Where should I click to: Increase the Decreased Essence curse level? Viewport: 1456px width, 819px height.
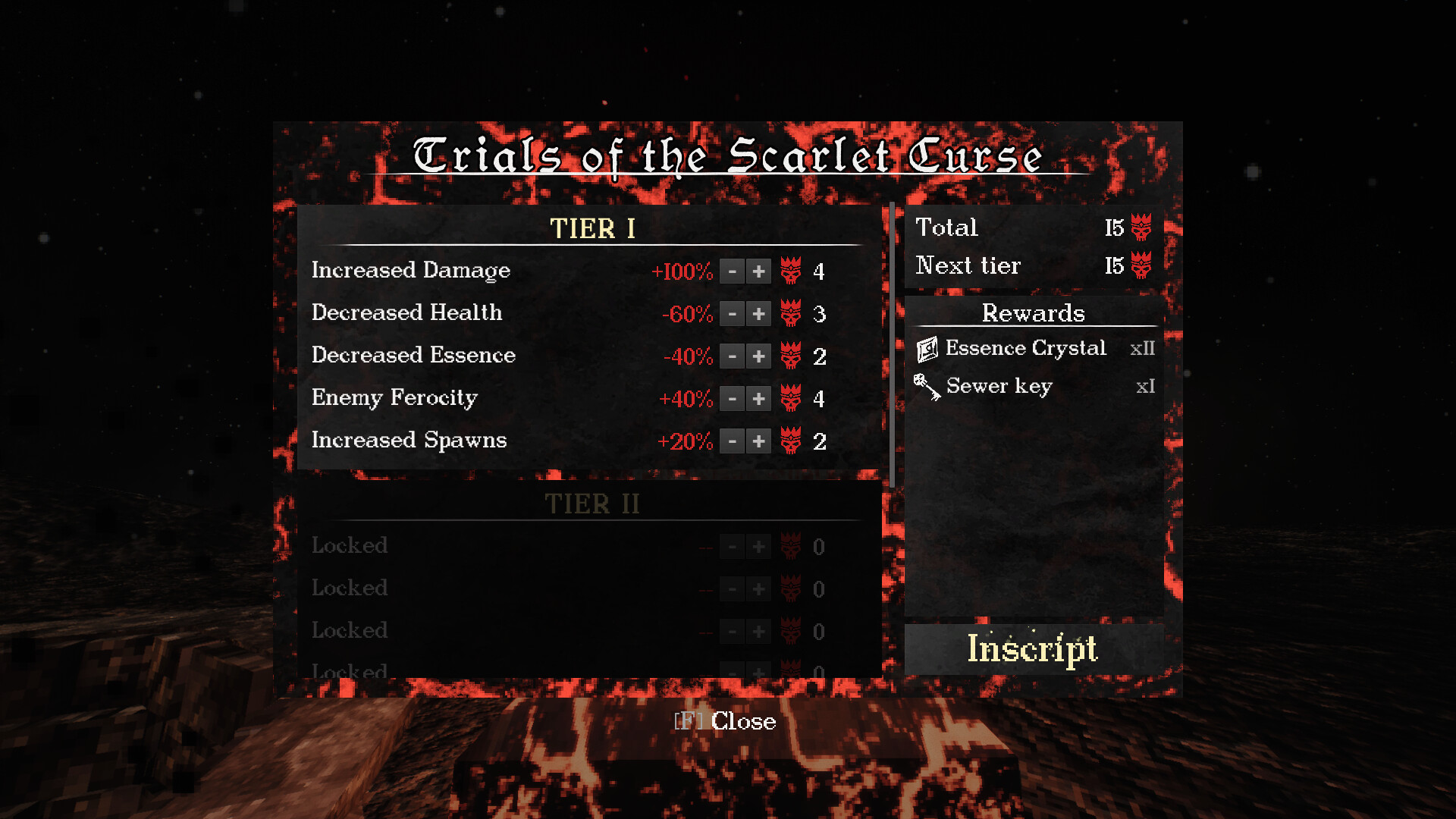point(758,356)
